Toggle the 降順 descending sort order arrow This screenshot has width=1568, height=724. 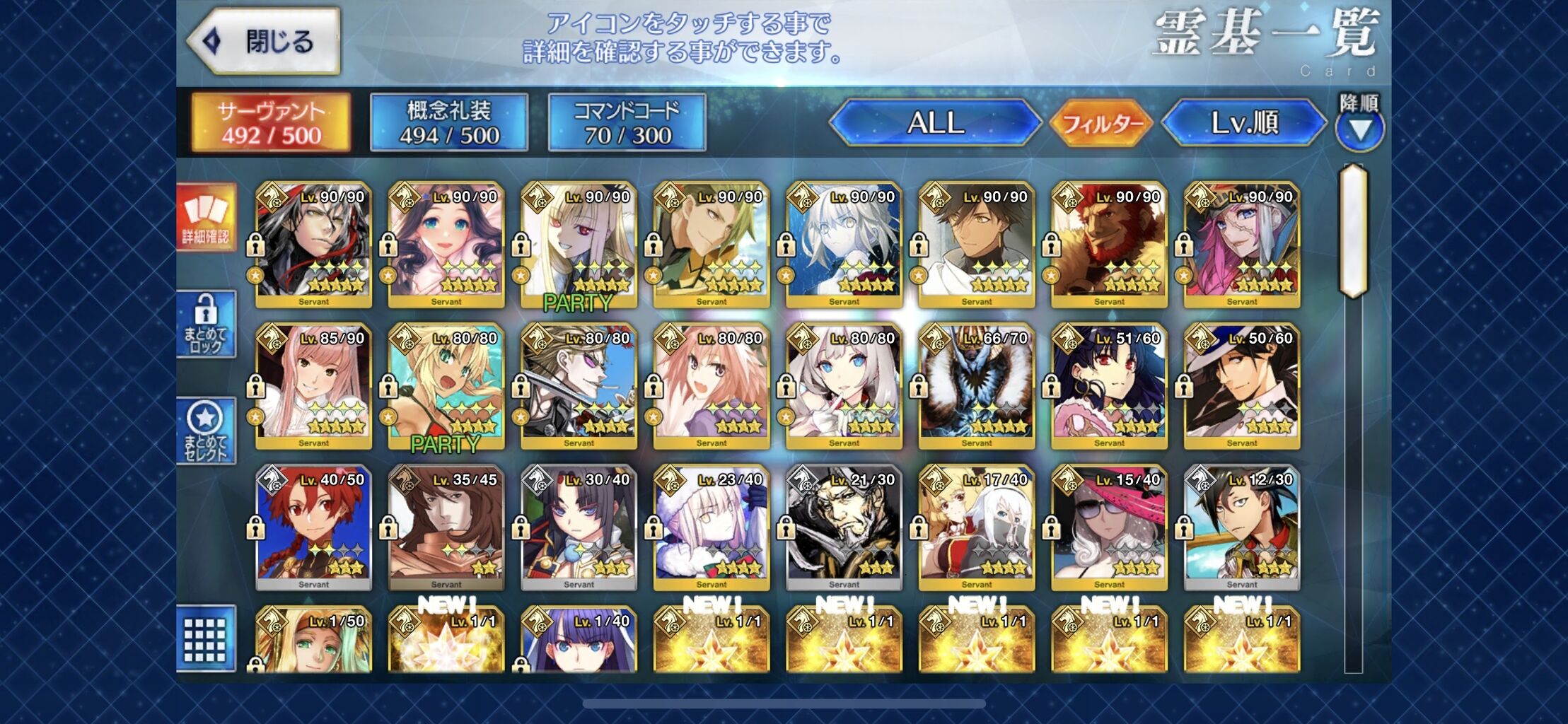coord(1359,131)
